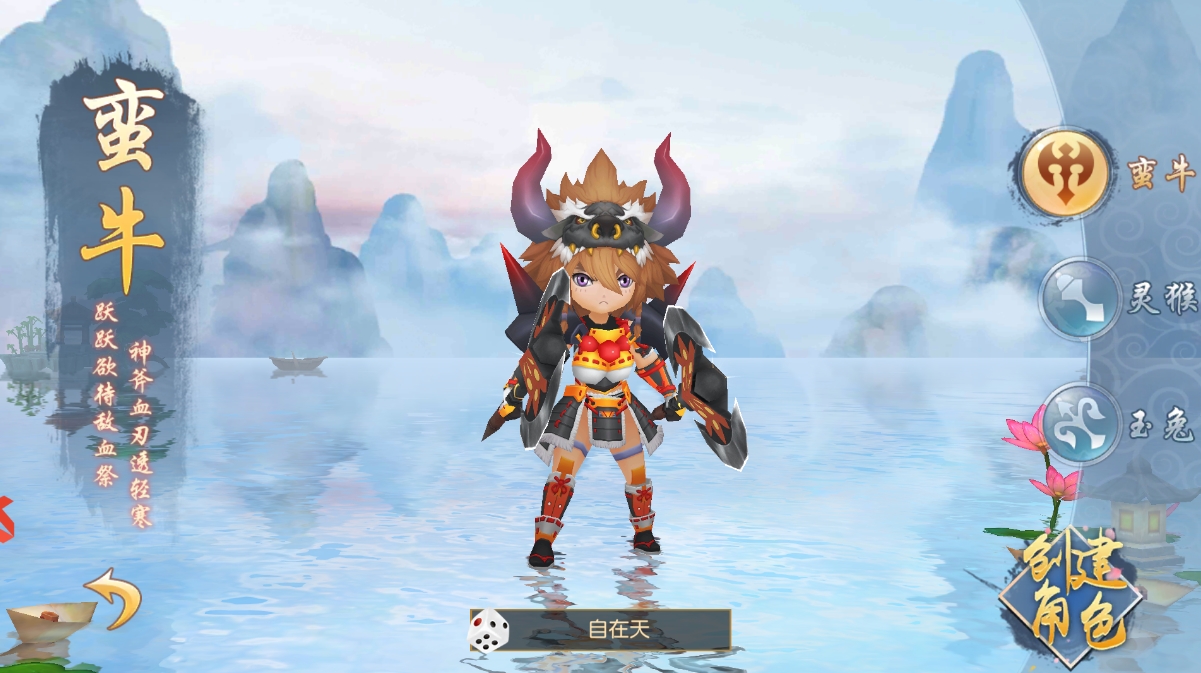This screenshot has height=673, width=1201.
Task: Roll the dice for a random name
Action: coord(489,631)
